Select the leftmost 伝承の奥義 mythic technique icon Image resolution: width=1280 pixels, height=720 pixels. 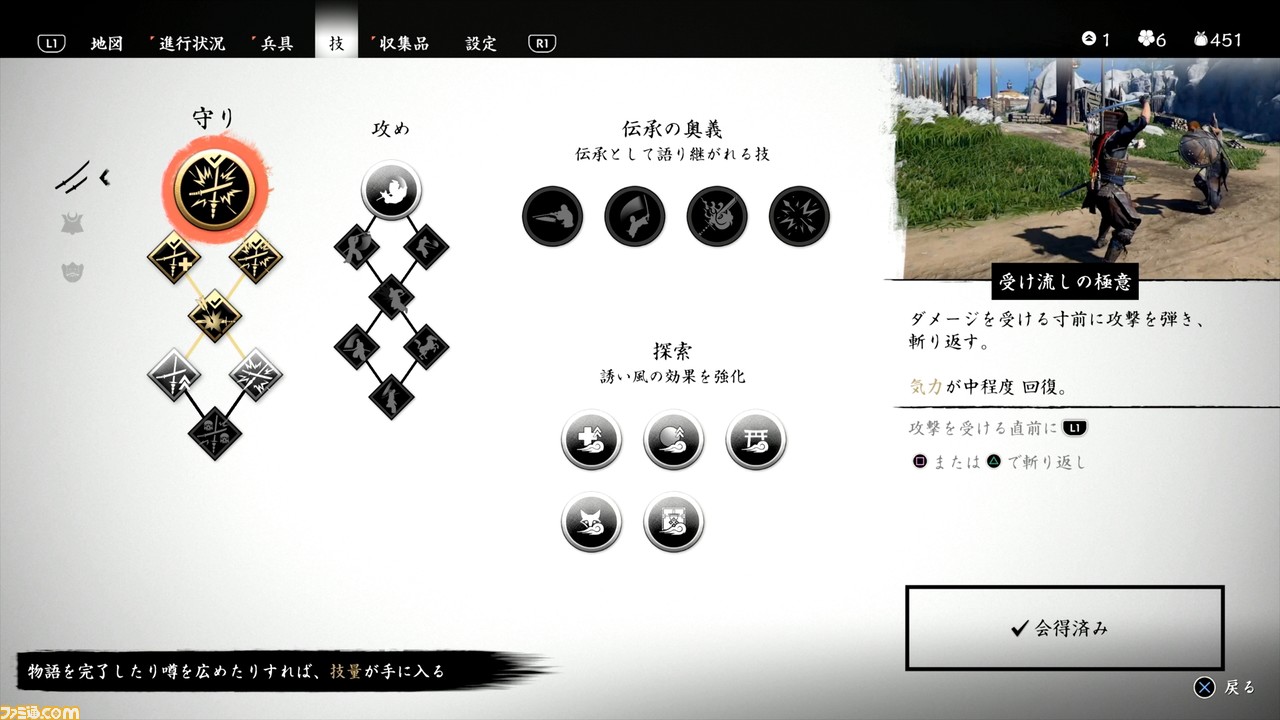point(552,218)
